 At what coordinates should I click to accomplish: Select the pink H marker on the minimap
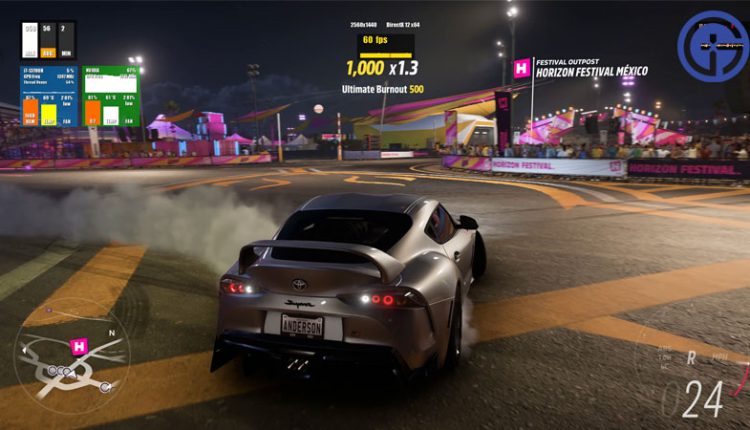click(80, 346)
